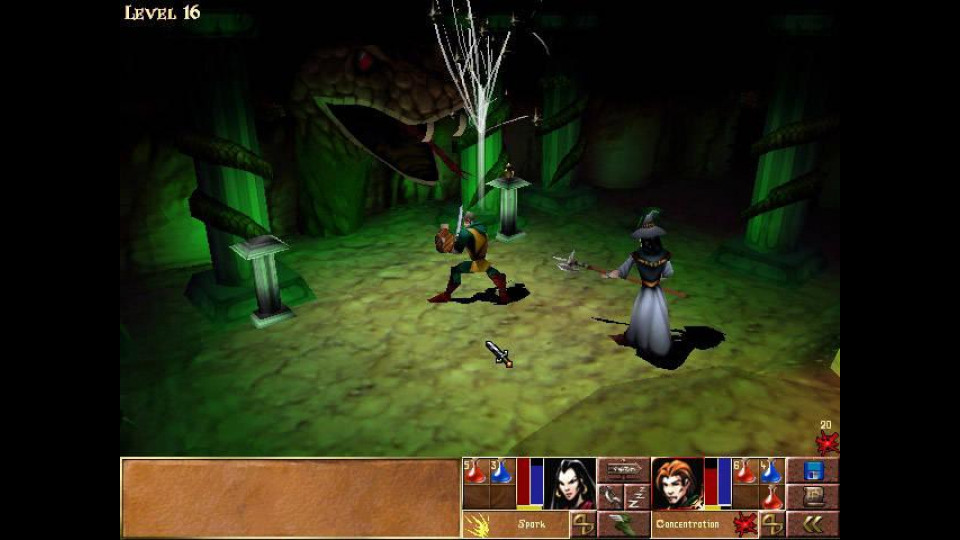
Task: Click the horn icon button
Action: 611,497
